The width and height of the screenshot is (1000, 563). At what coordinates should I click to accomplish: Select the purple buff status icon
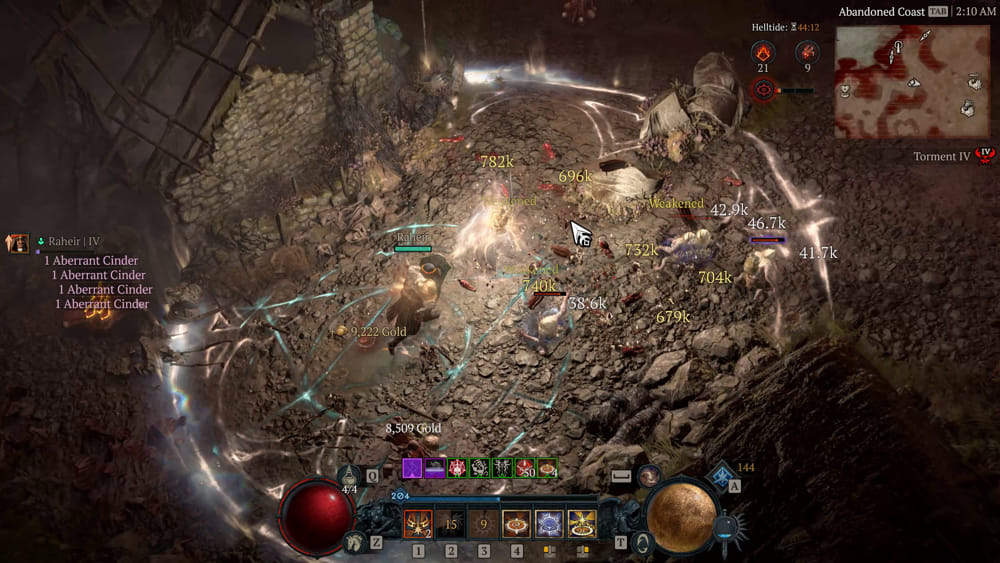[x=412, y=468]
